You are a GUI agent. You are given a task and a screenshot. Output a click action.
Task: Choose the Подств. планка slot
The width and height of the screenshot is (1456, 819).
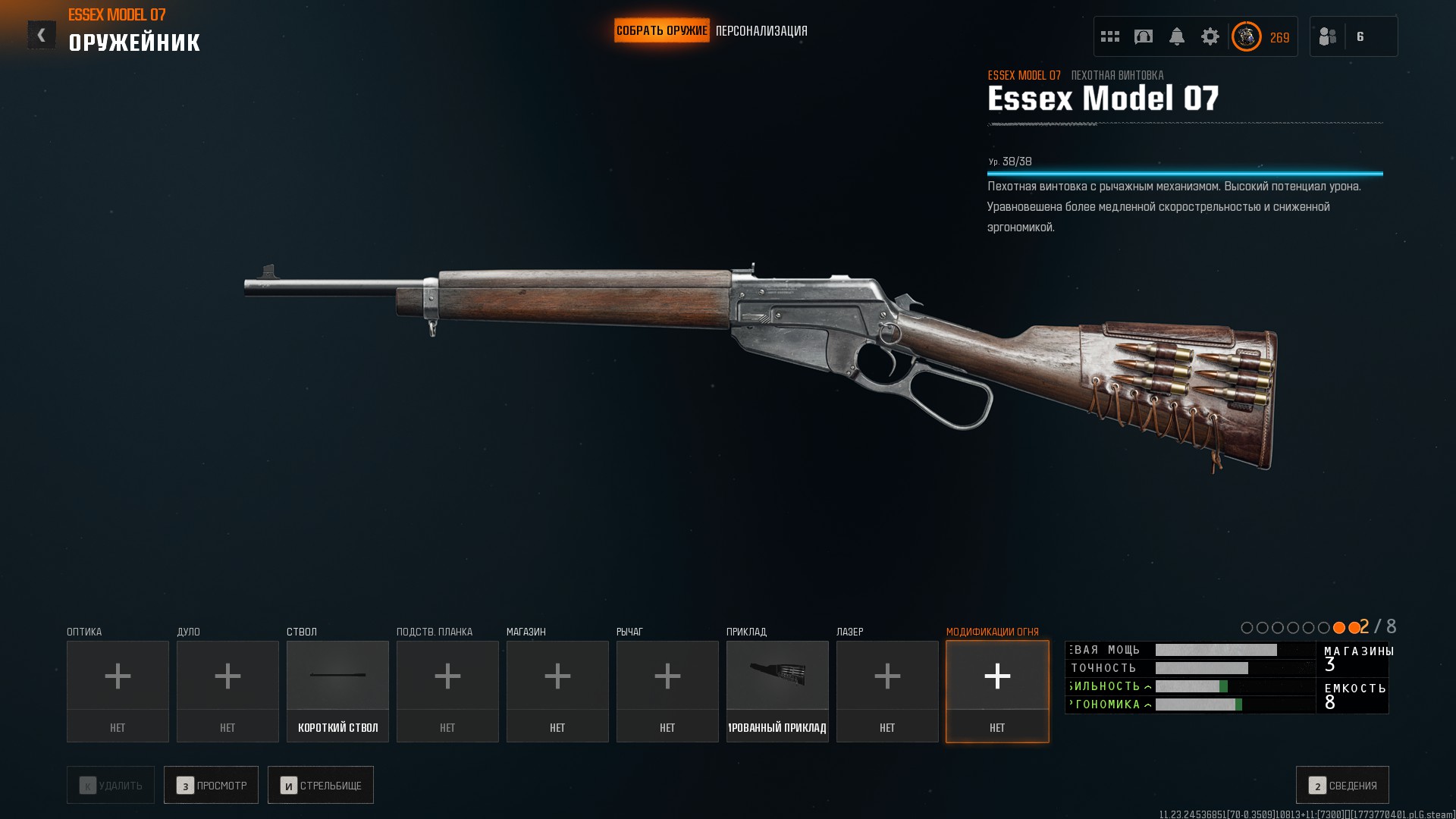447,691
